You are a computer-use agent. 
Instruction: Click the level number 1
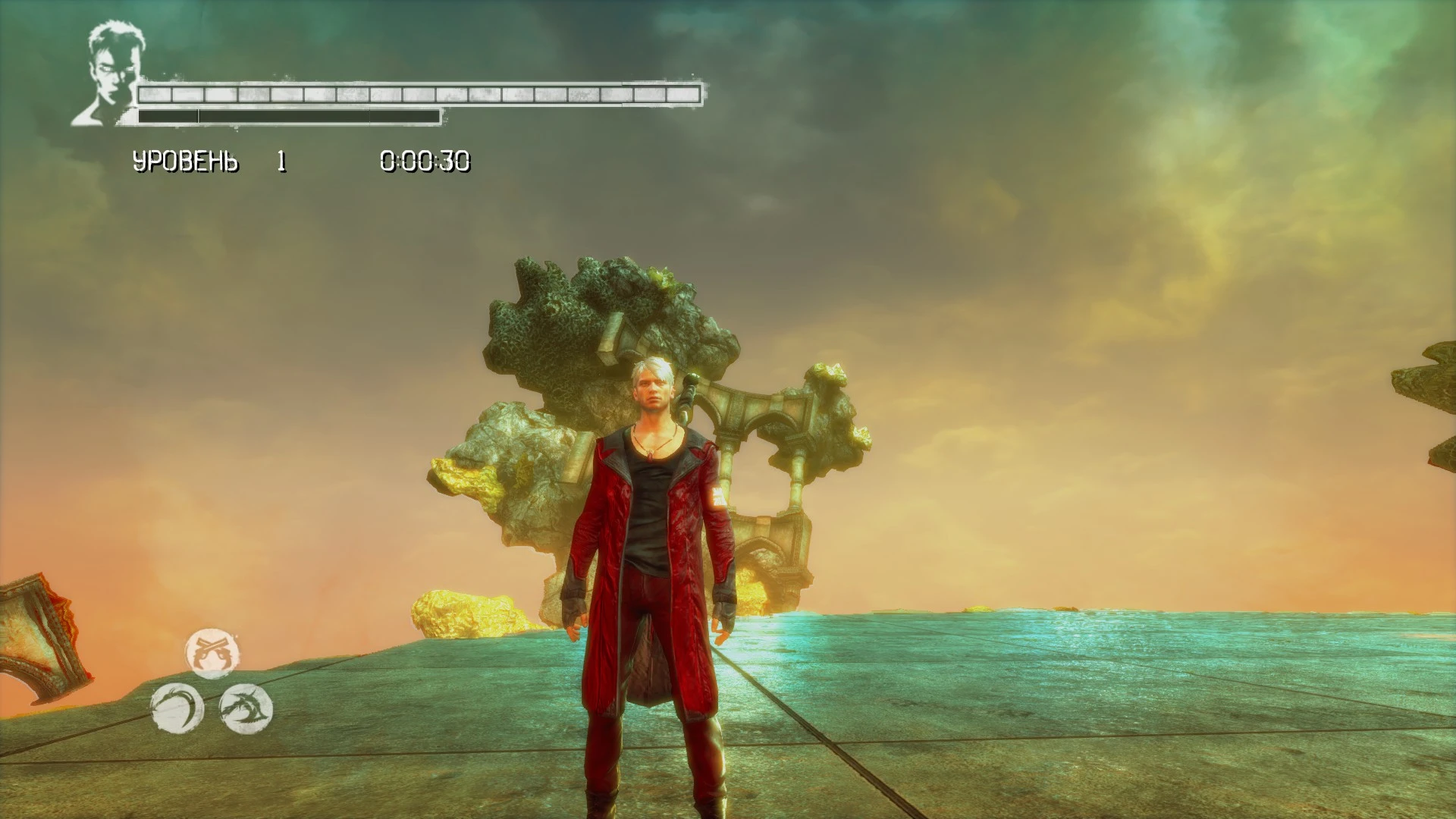click(279, 161)
